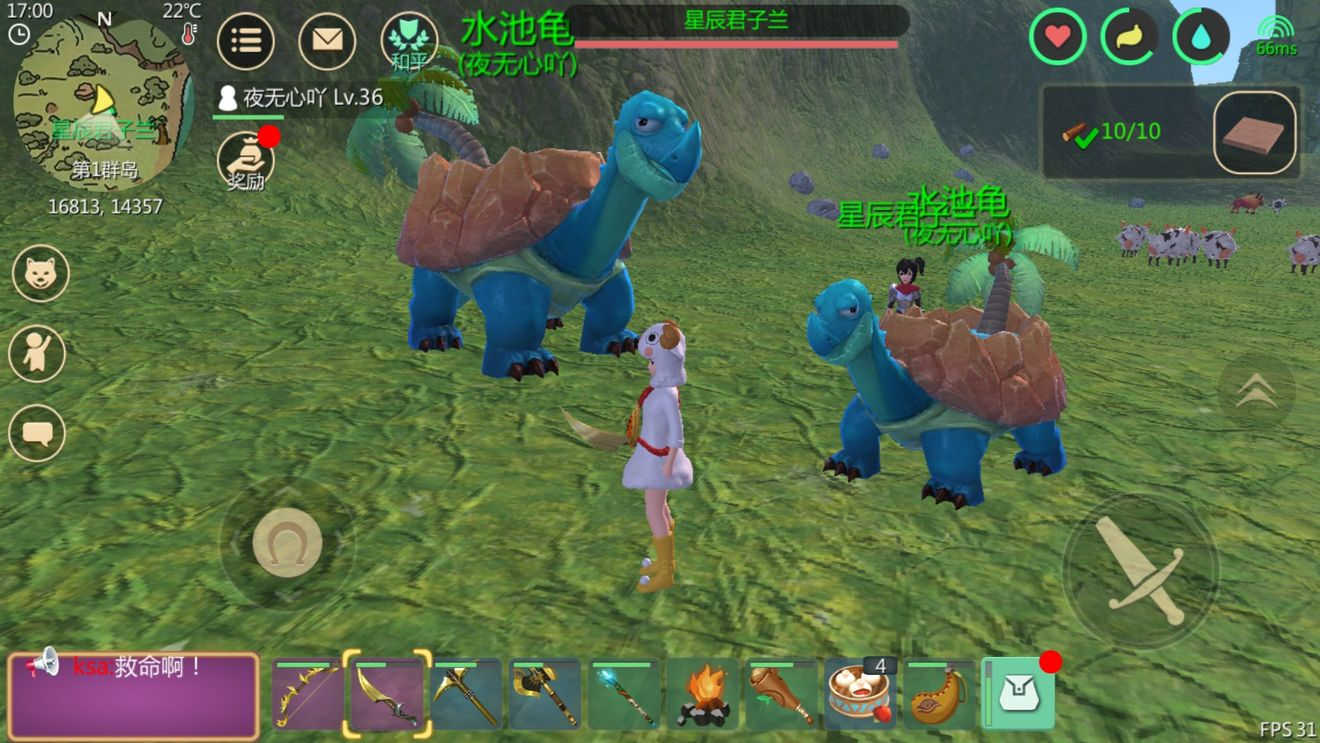The width and height of the screenshot is (1320, 743).
Task: Tap the double-arrow jump button
Action: (1256, 391)
